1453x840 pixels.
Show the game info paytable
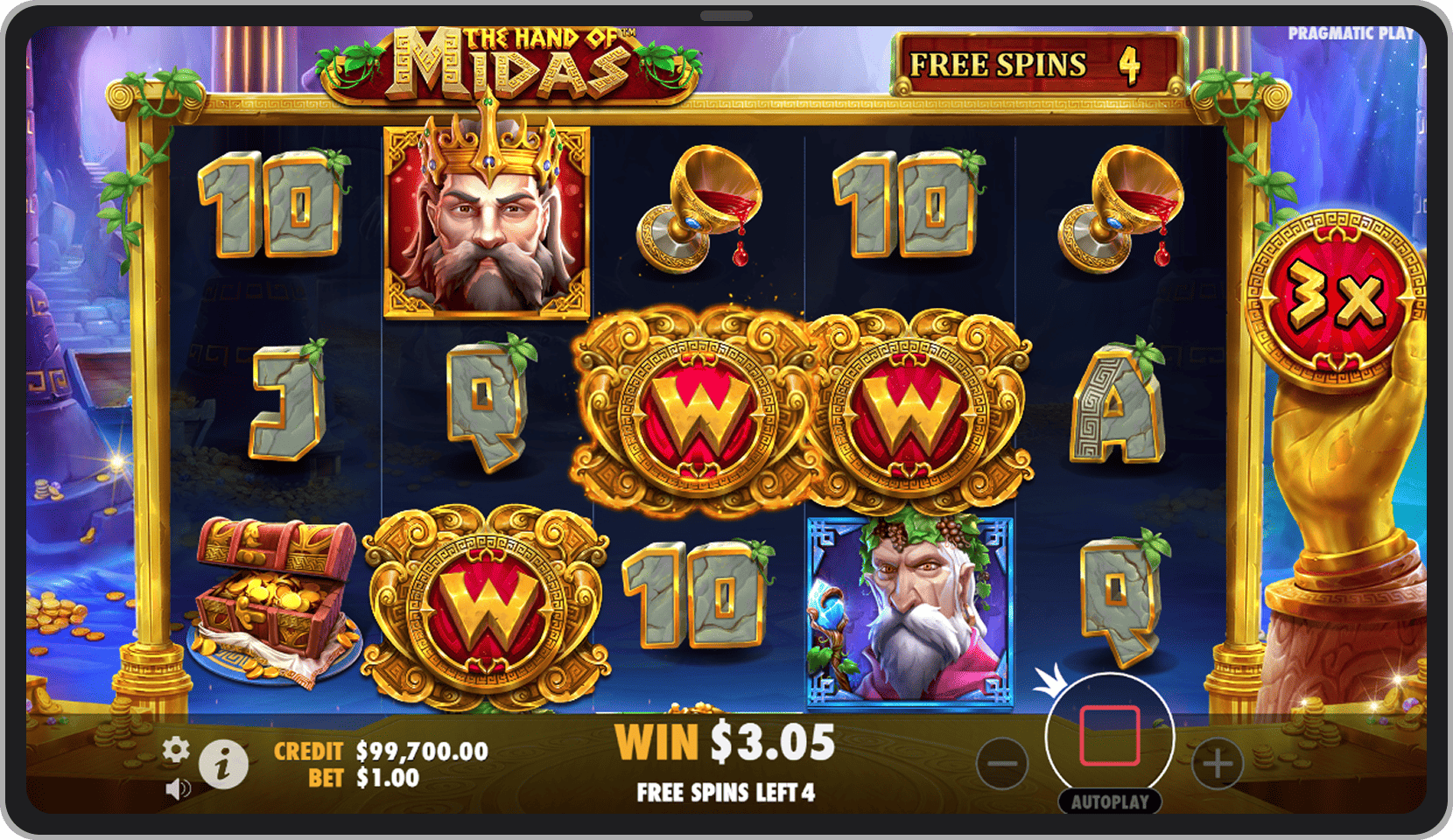point(222,766)
